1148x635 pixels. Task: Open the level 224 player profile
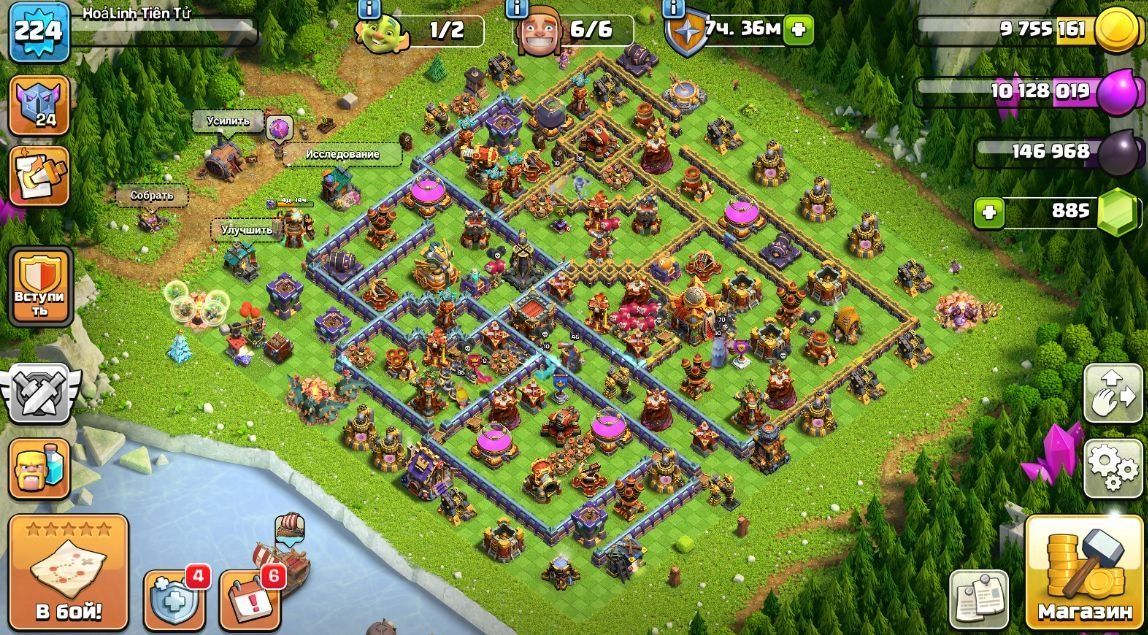(x=40, y=29)
